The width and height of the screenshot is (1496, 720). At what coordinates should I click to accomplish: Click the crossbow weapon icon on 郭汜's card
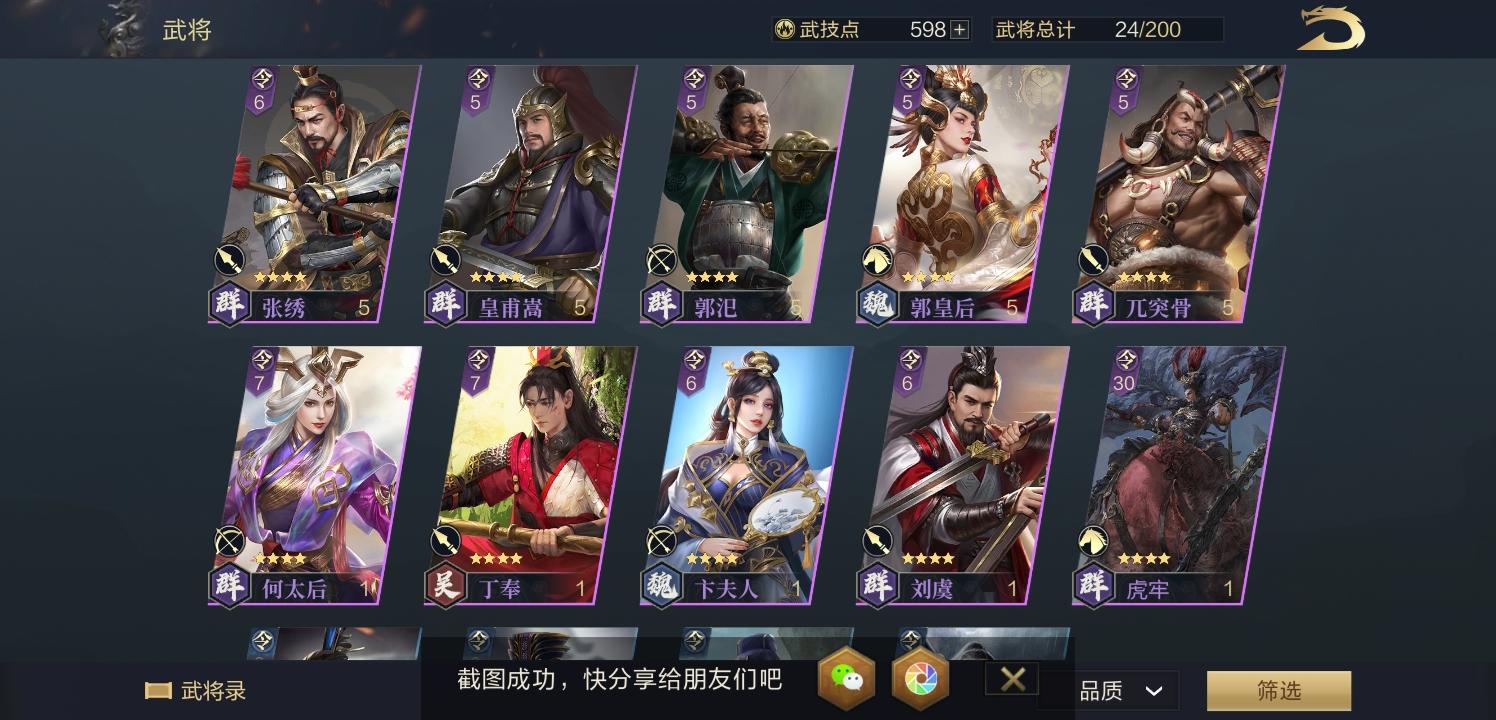pos(661,259)
